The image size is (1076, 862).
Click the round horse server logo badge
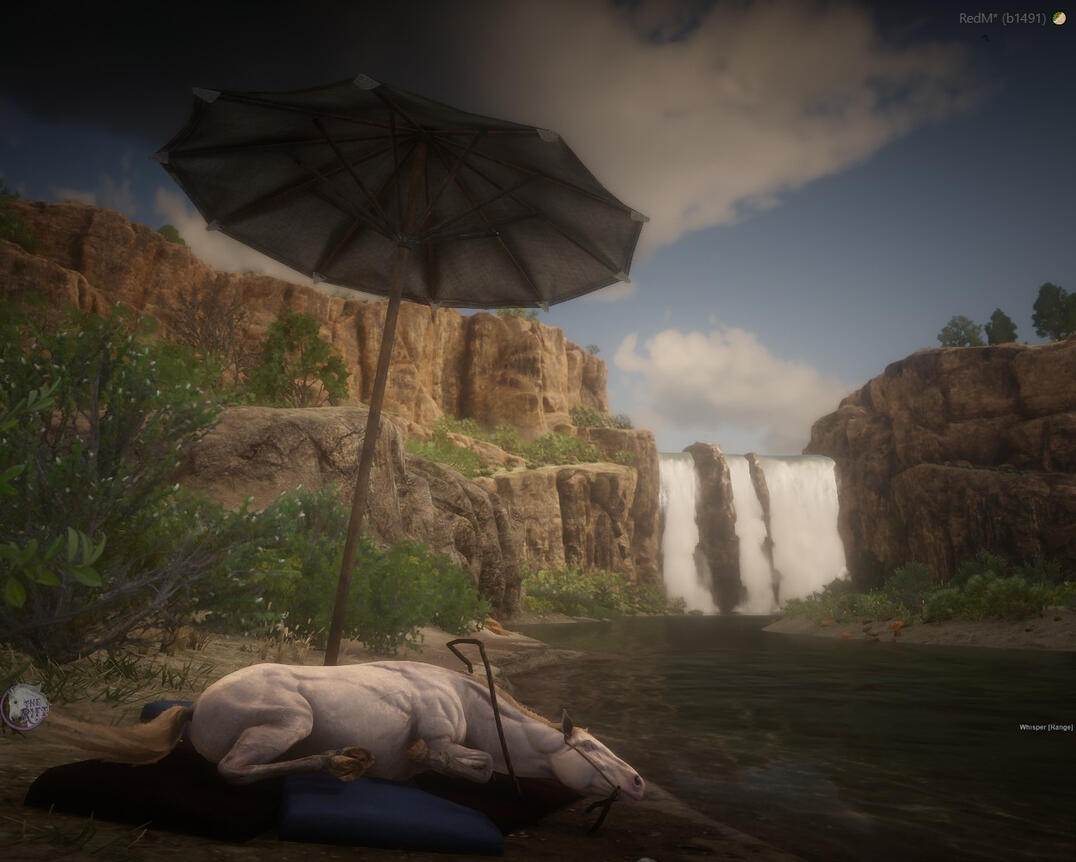24,707
